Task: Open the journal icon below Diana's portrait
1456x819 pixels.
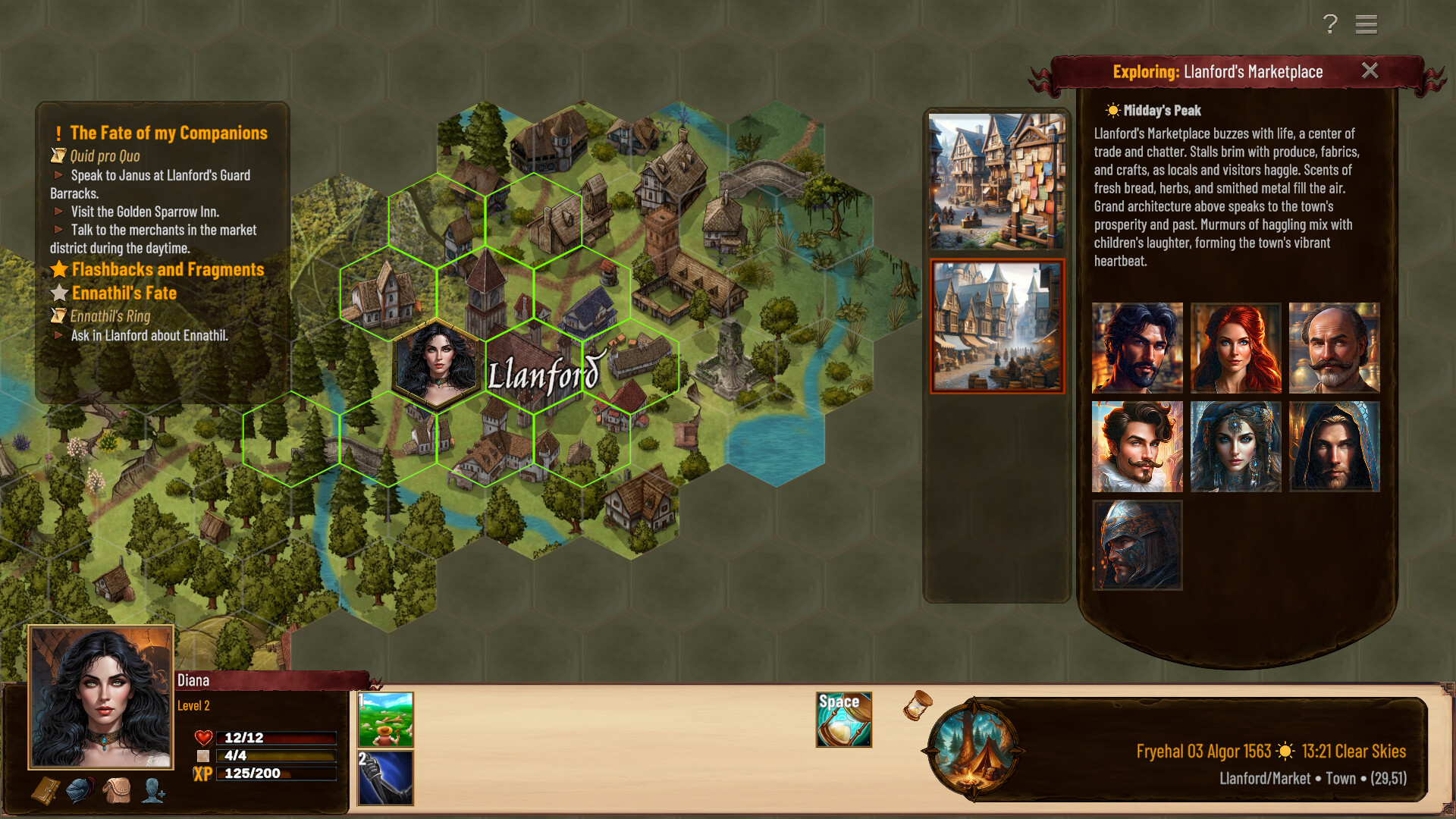Action: [45, 792]
